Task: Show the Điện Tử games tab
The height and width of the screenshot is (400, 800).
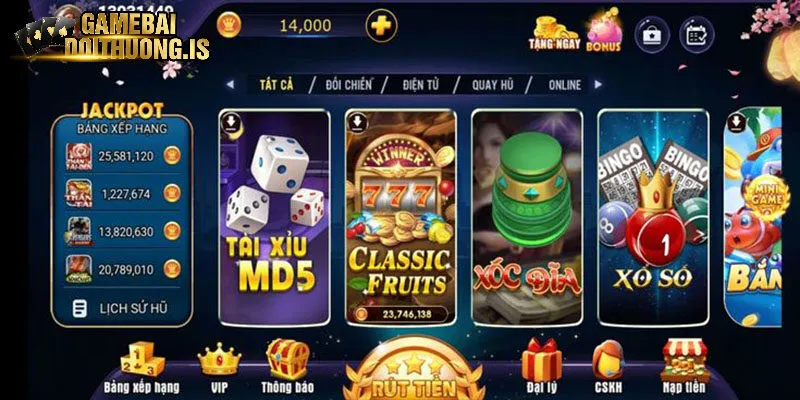Action: point(427,85)
